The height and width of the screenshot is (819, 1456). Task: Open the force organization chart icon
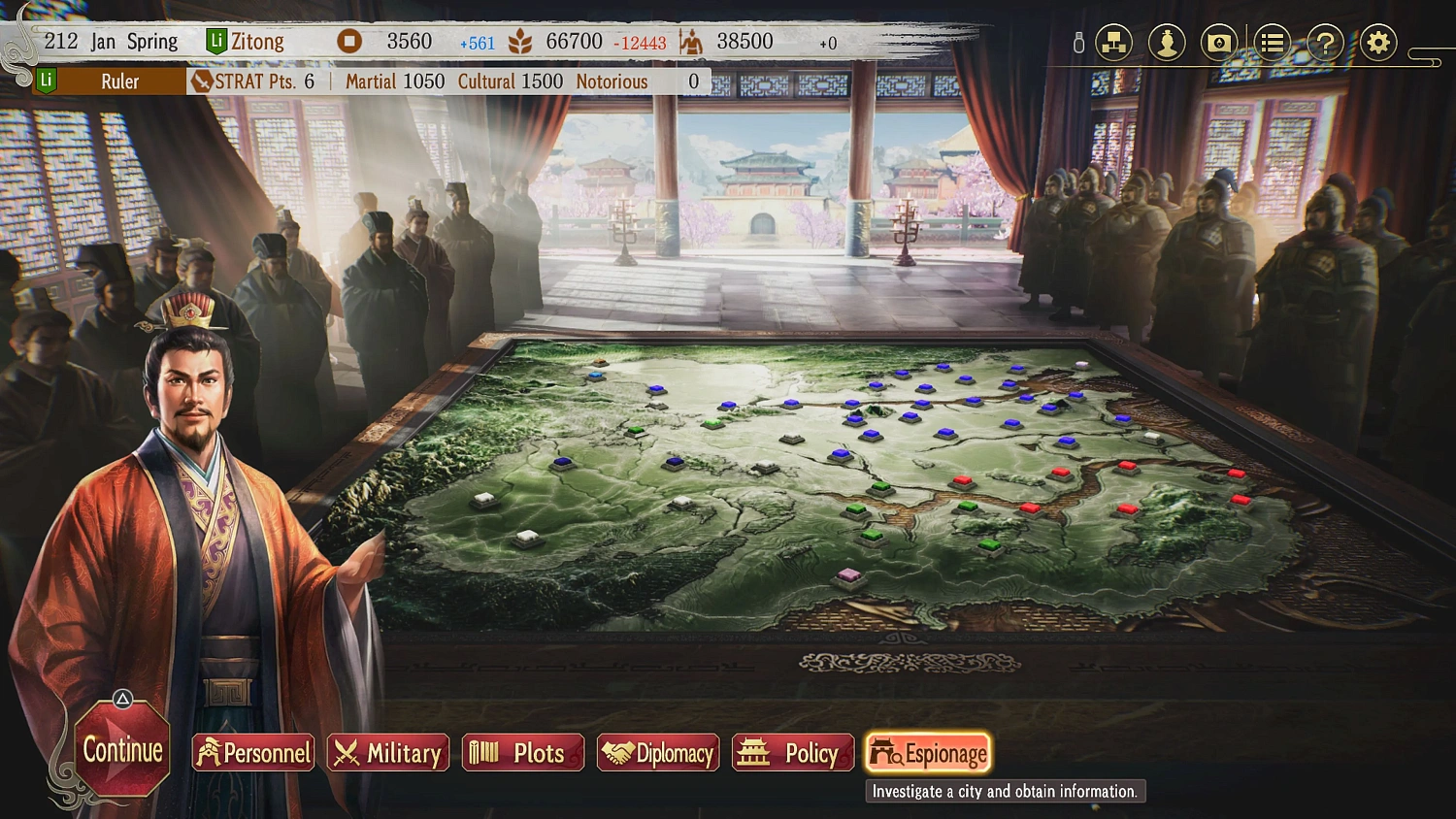pyautogui.click(x=1113, y=42)
